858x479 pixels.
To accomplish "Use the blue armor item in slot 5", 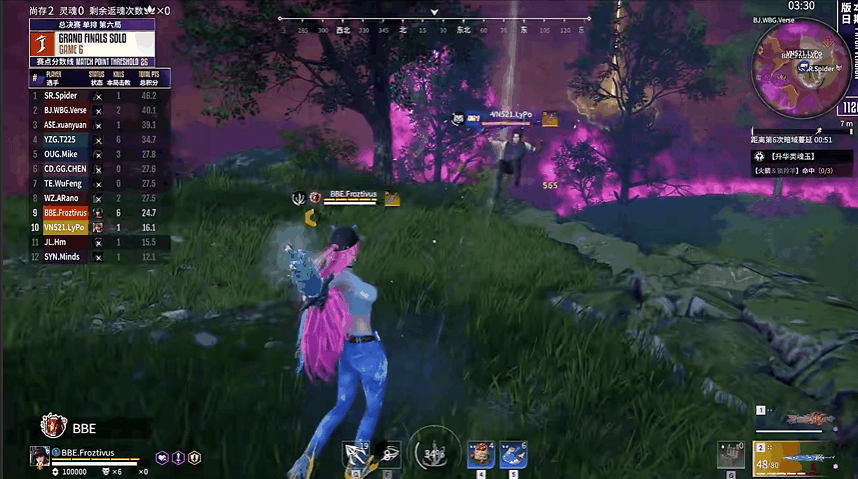I will (x=513, y=455).
